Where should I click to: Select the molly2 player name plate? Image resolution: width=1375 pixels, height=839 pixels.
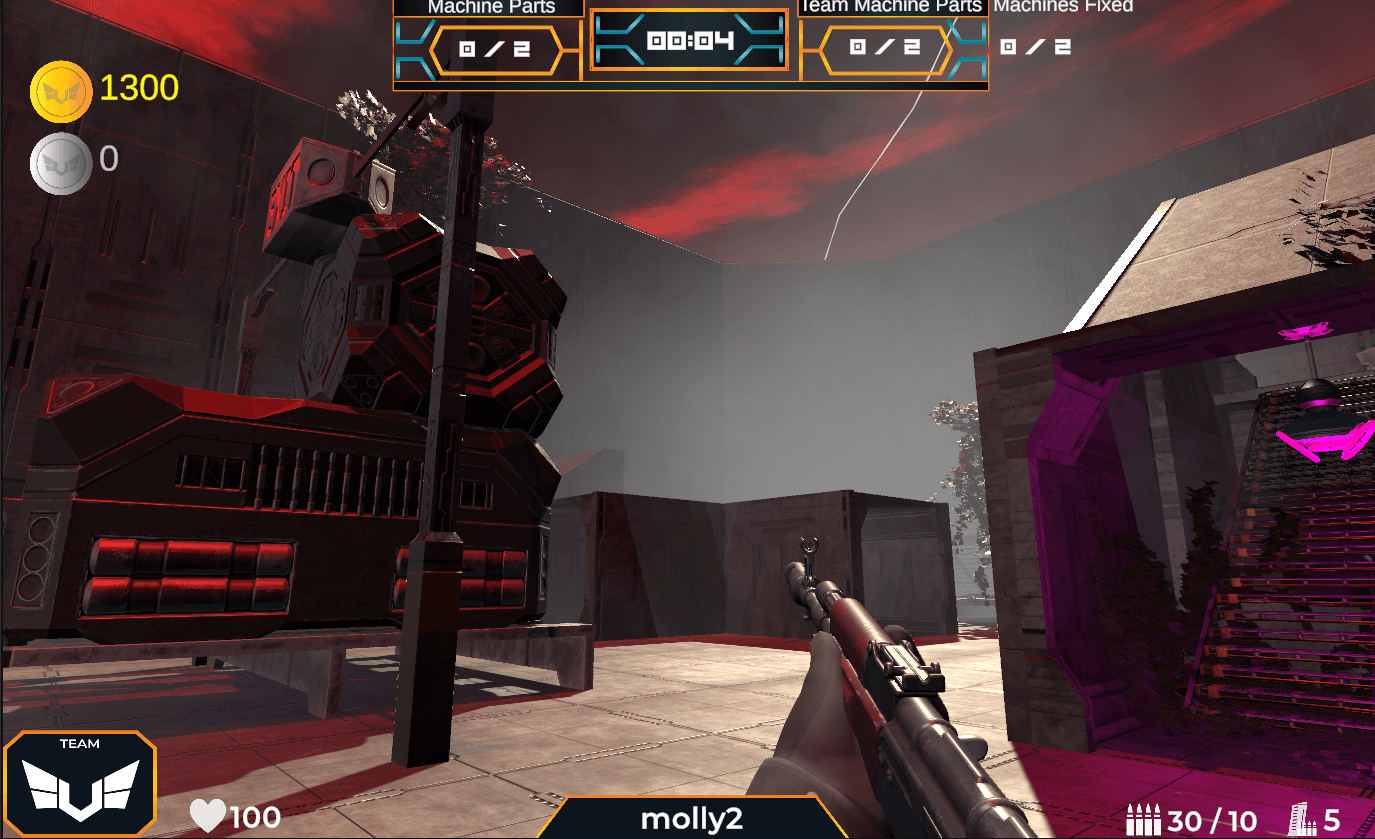click(x=692, y=818)
